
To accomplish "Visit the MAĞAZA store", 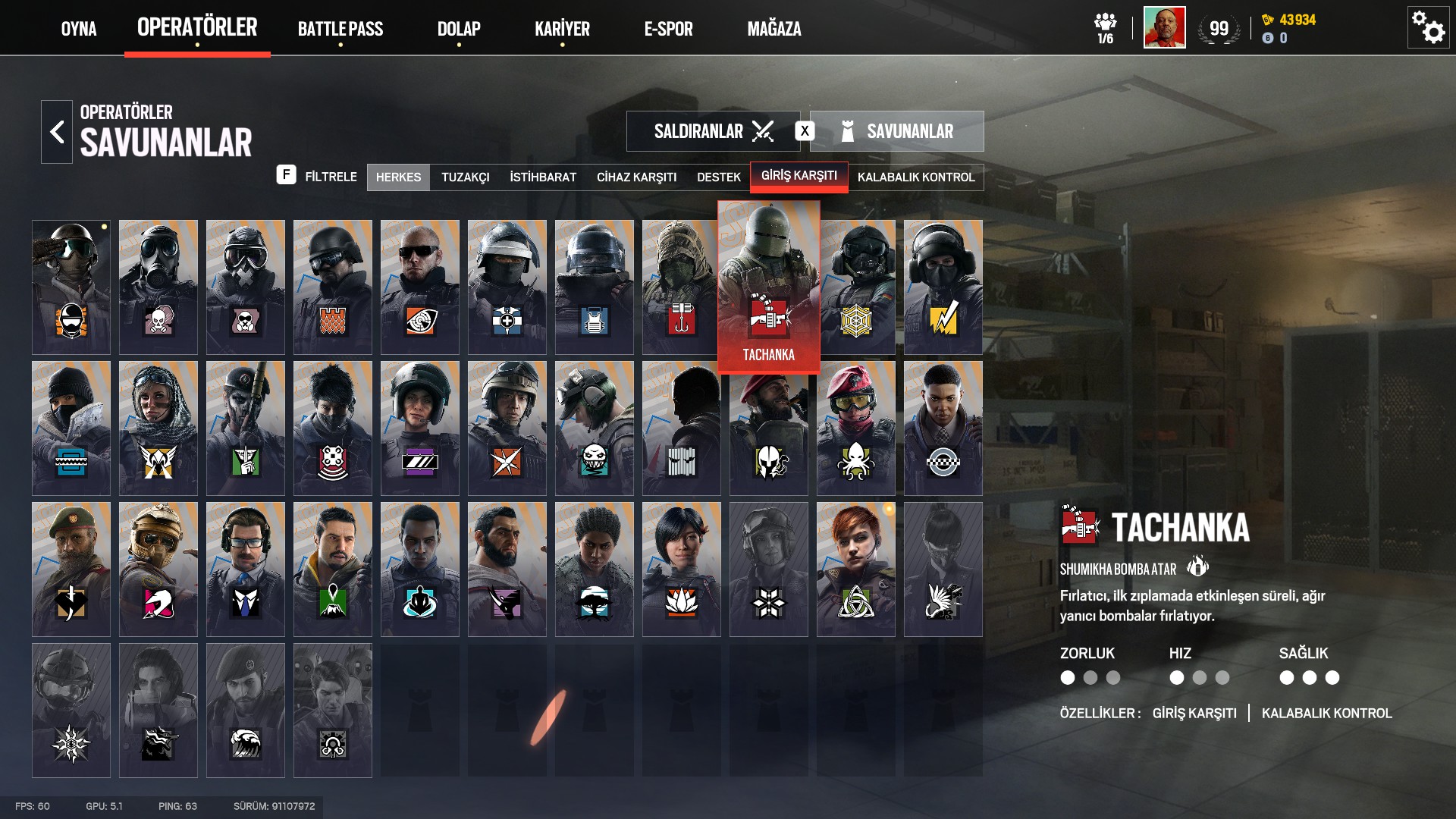I will tap(773, 29).
